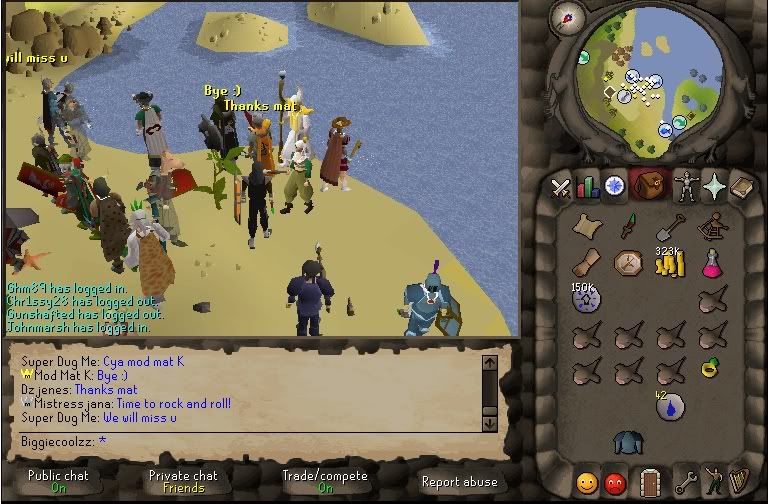Select the Inventory backpack tab
The image size is (768, 504).
(649, 187)
